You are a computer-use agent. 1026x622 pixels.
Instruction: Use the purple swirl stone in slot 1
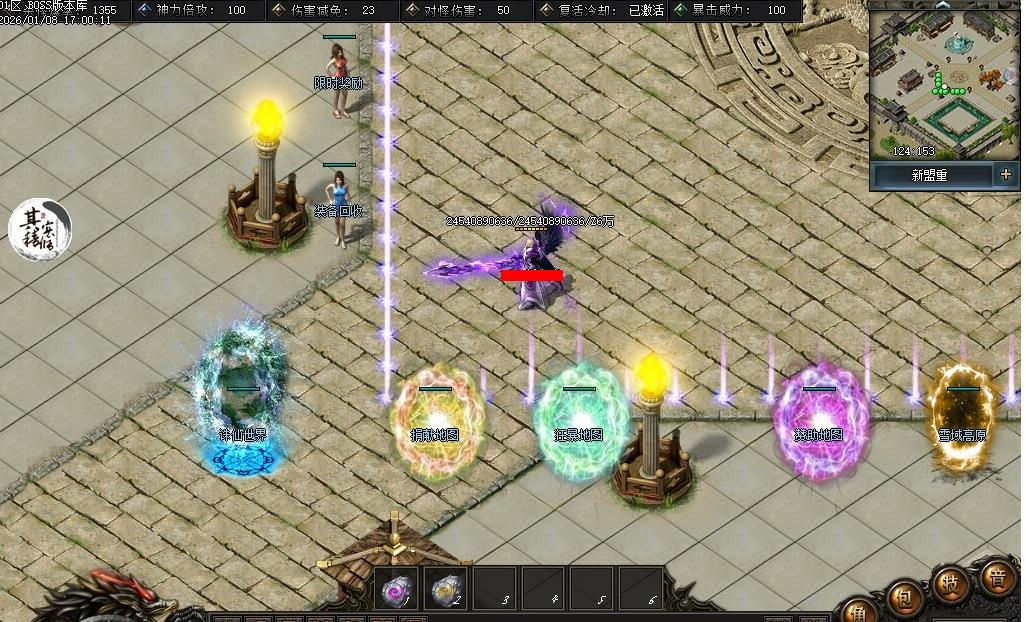[396, 590]
